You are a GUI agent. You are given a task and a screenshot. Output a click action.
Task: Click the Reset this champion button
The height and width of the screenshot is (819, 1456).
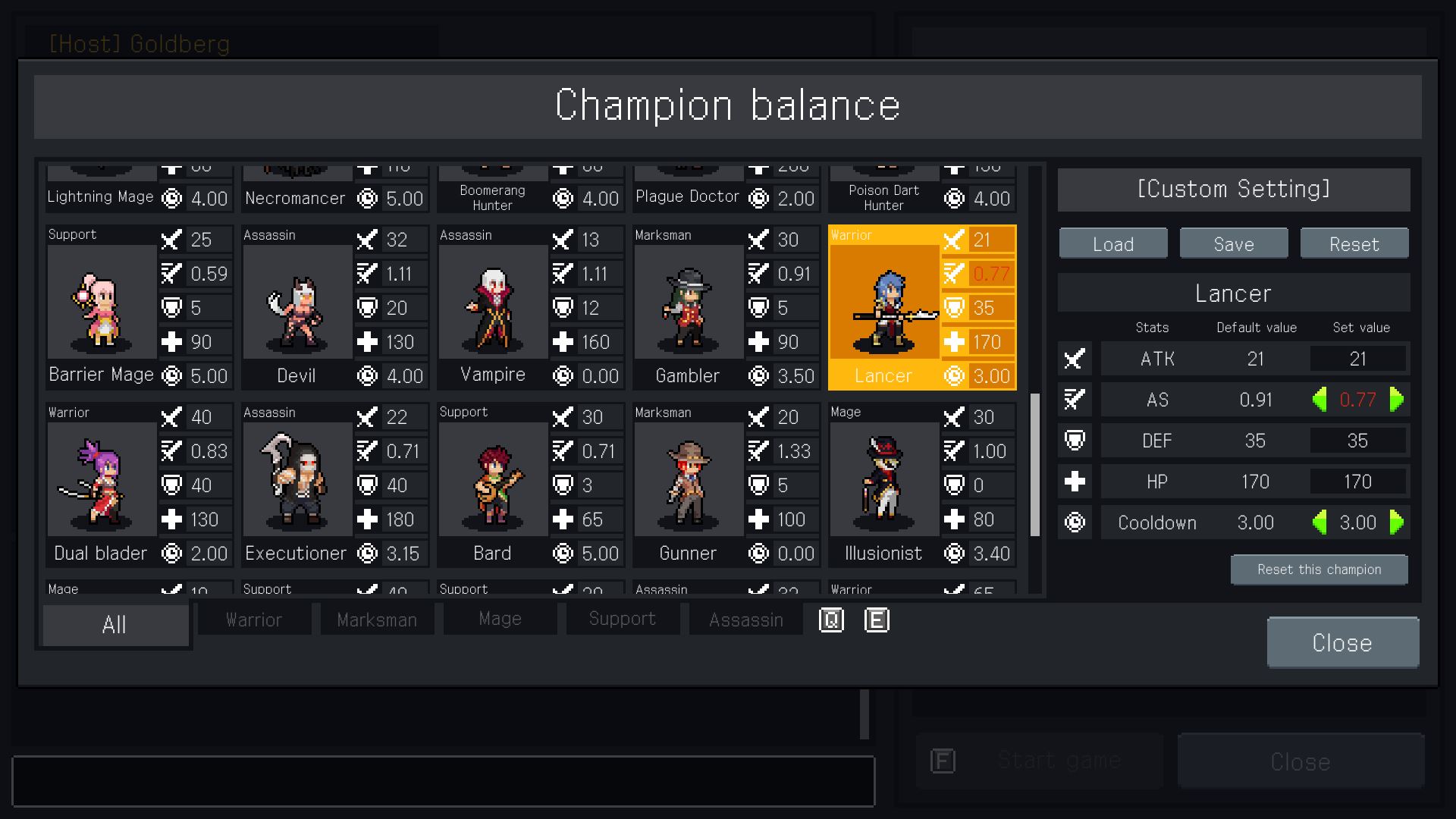pos(1319,570)
